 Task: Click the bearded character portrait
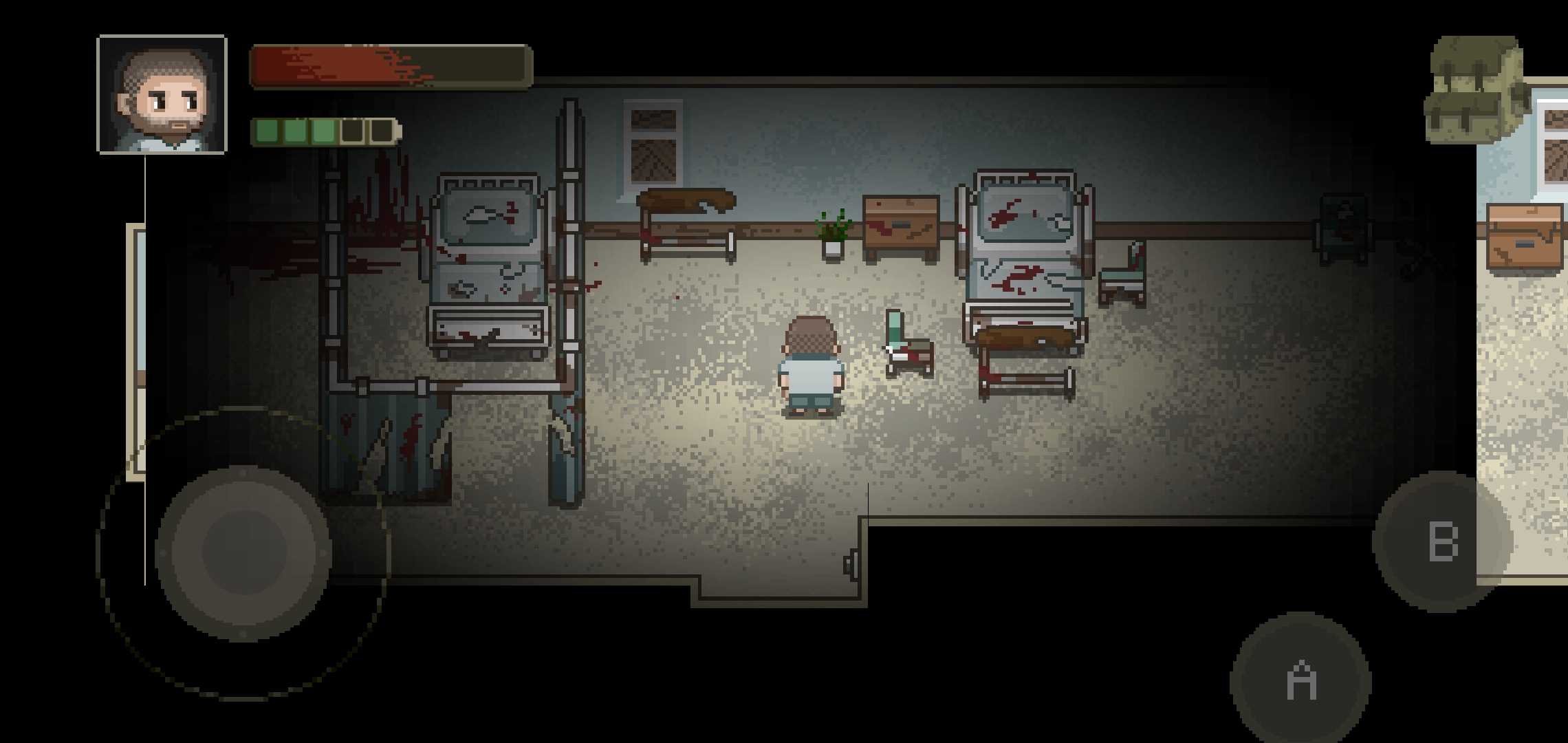pyautogui.click(x=162, y=94)
